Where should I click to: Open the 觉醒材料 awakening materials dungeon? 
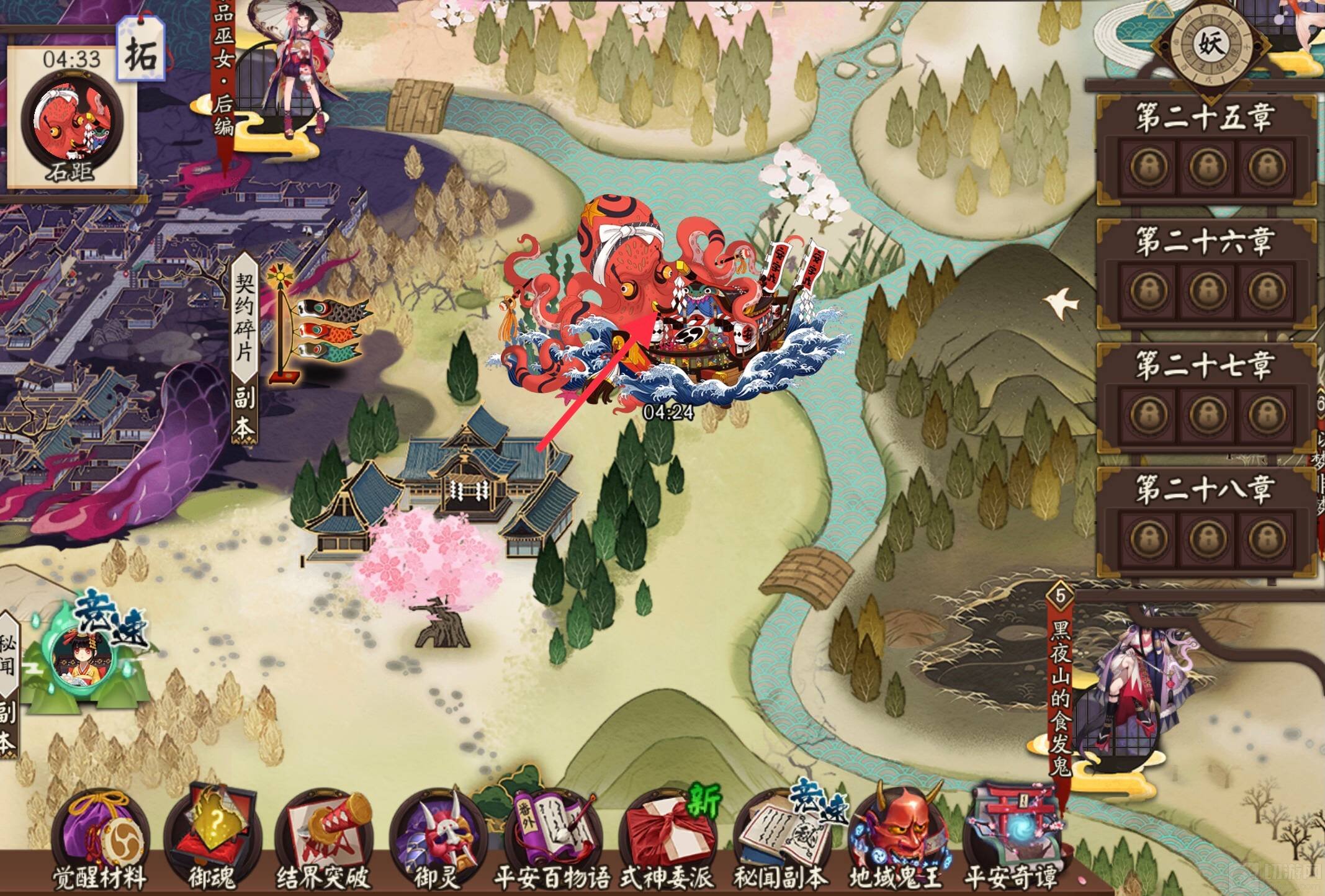click(99, 835)
